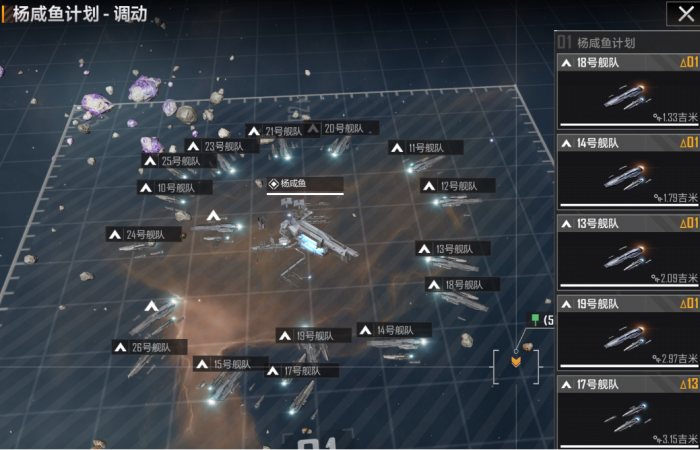The width and height of the screenshot is (700, 450).
Task: Click the green flag waypoint marker
Action: click(536, 320)
